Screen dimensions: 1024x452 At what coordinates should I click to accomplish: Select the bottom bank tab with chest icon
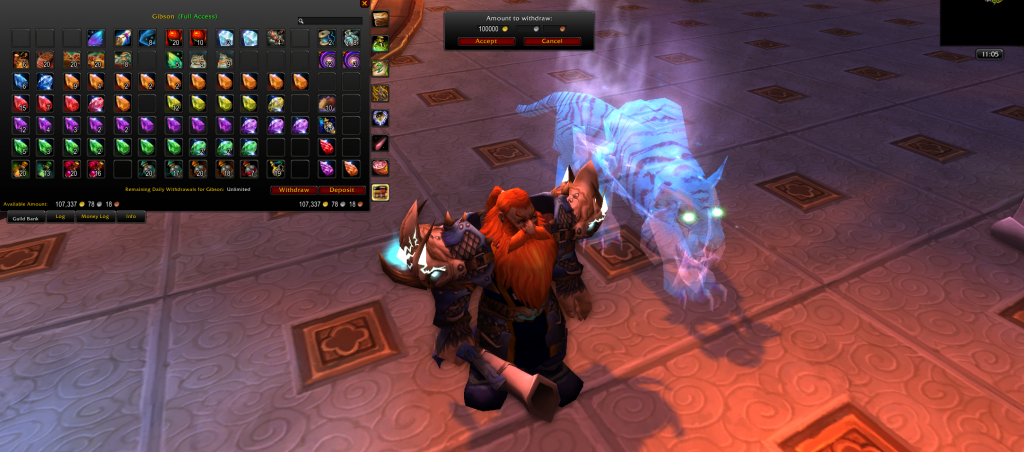point(380,192)
